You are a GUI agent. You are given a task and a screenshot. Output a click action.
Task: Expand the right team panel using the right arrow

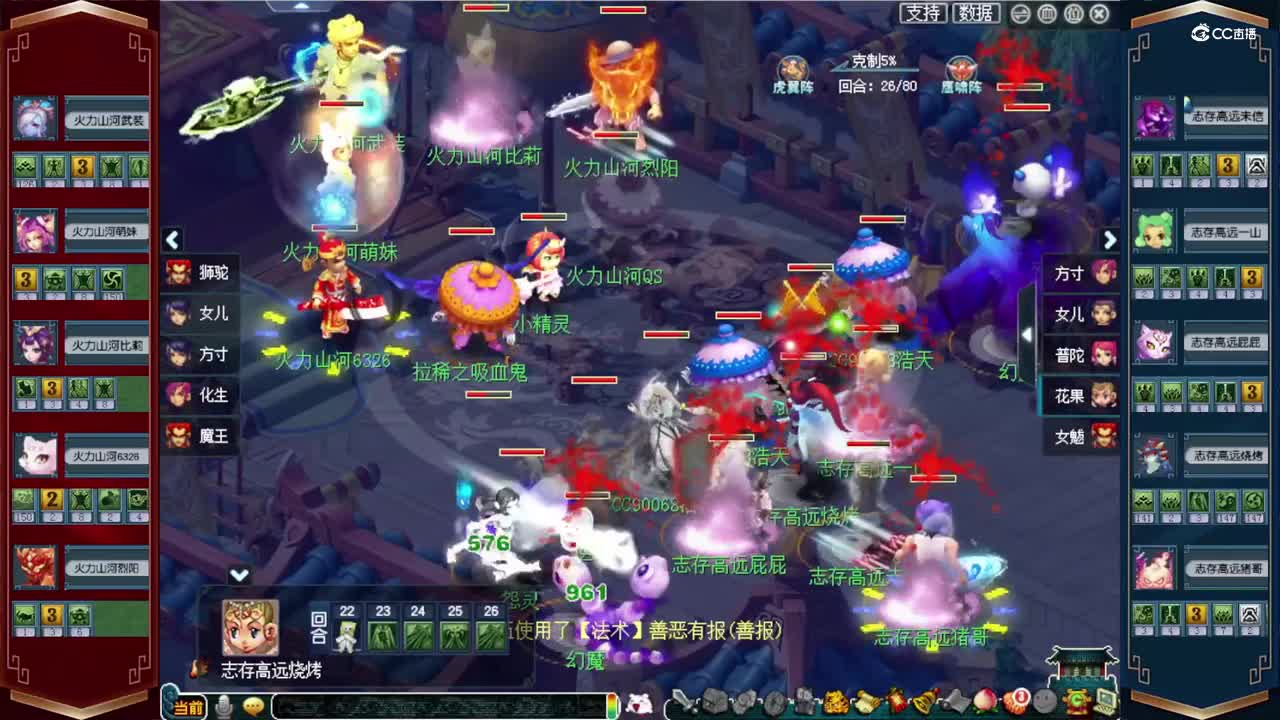pos(1110,241)
